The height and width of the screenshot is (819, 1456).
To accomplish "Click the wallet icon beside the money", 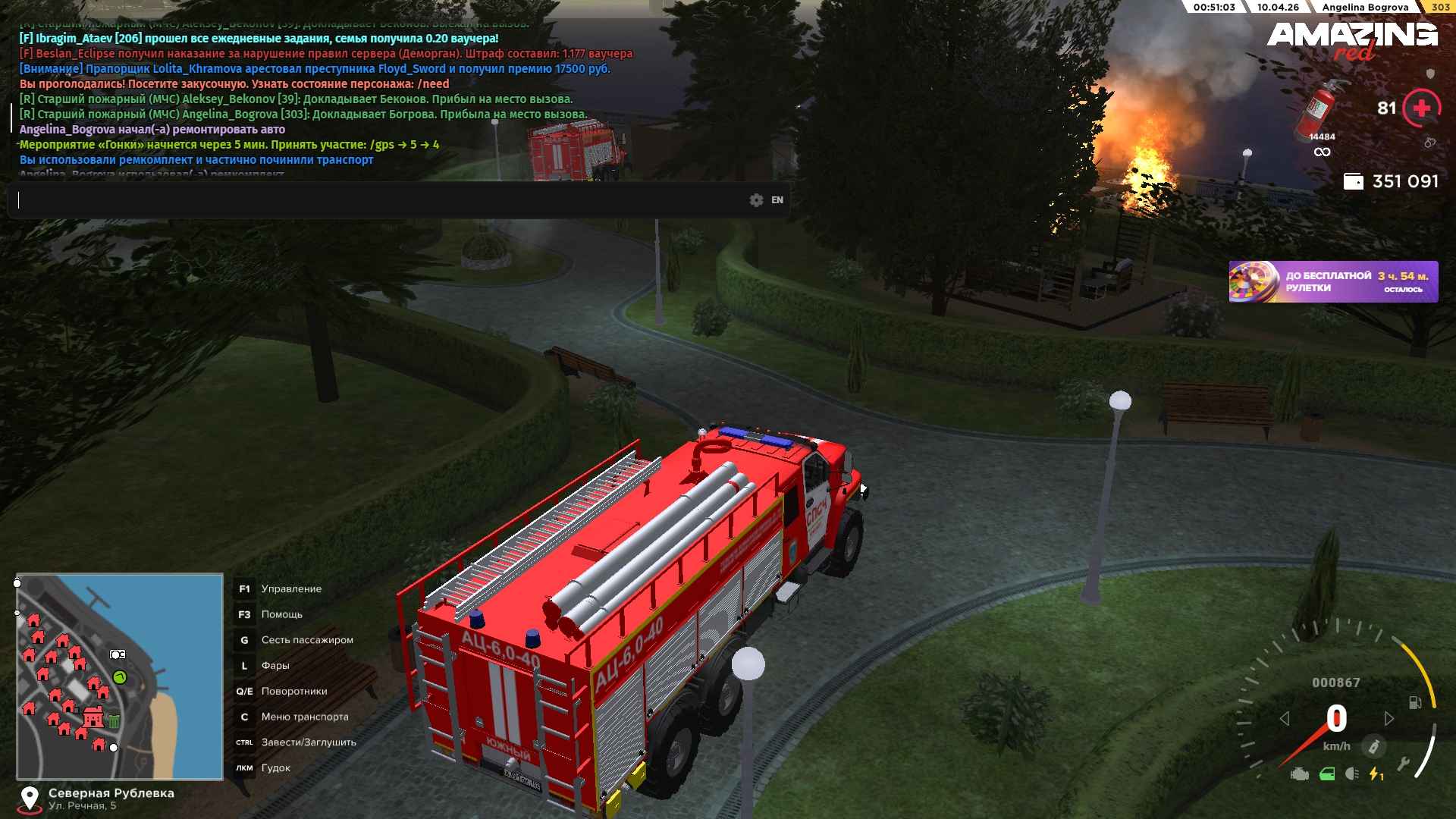I will pyautogui.click(x=1353, y=181).
